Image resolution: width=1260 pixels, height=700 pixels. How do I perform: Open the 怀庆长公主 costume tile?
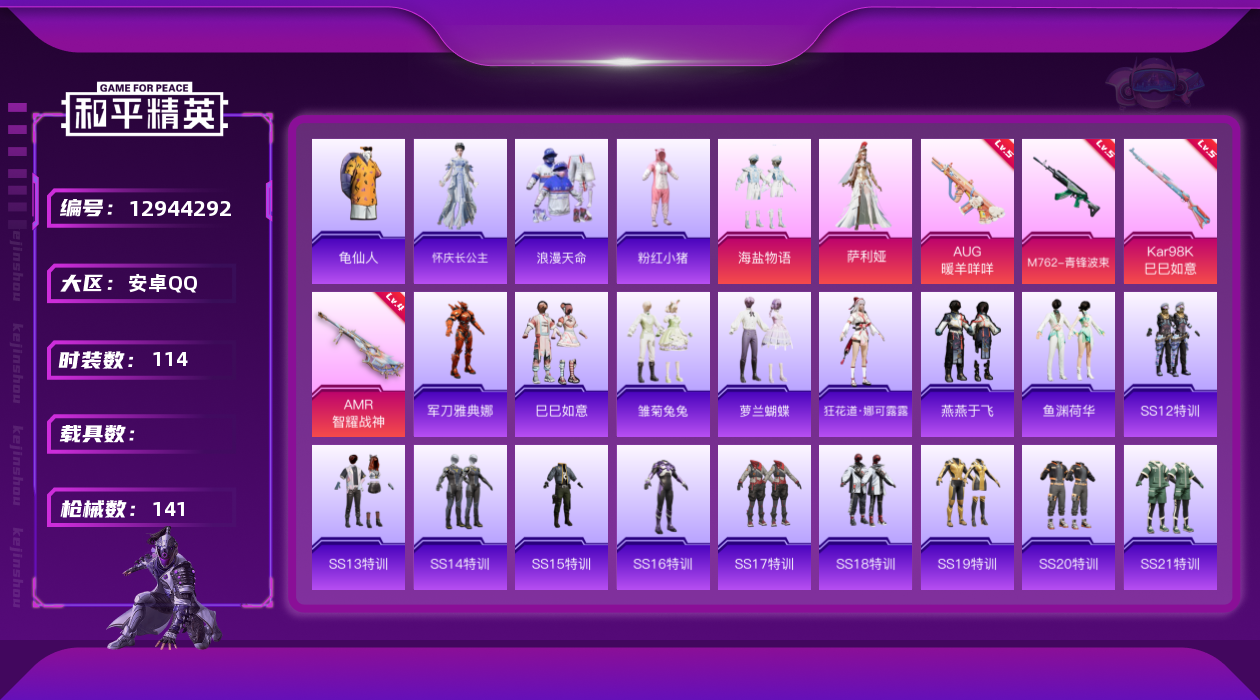[460, 210]
